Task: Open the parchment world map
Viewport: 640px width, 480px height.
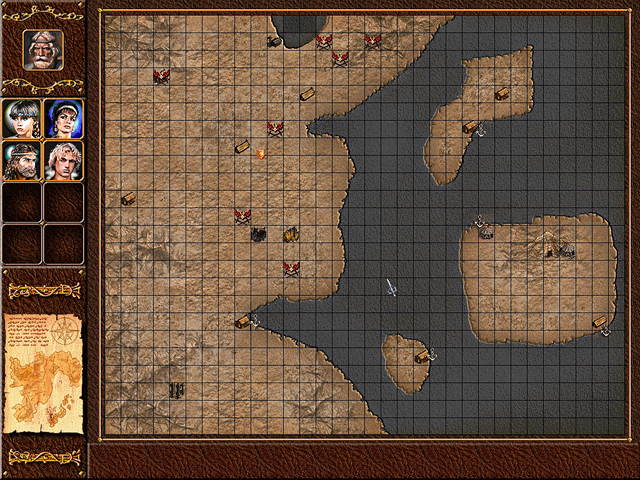Action: click(x=43, y=376)
